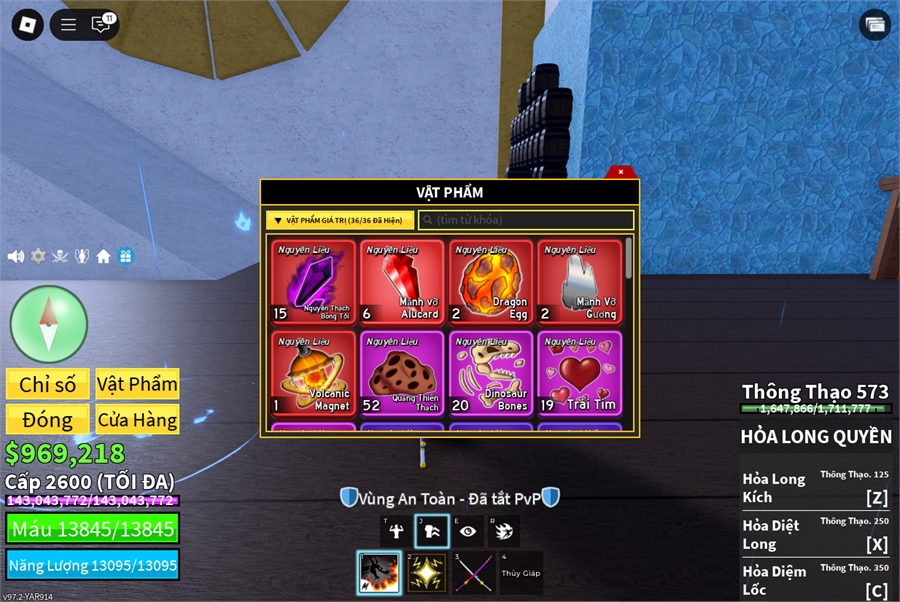Select the Mảnh Vỡ Alucard item
Image resolution: width=900 pixels, height=602 pixels.
pyautogui.click(x=402, y=282)
